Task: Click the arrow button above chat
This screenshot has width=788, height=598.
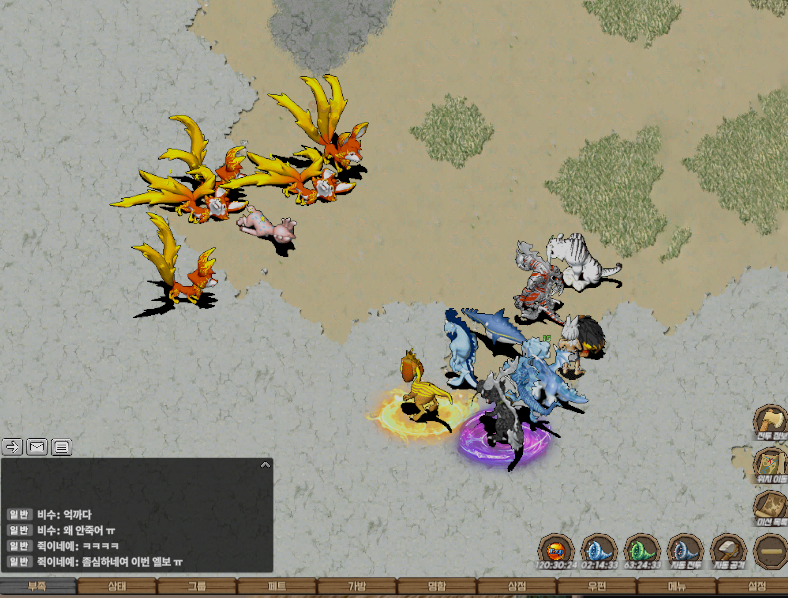Action: (x=13, y=447)
